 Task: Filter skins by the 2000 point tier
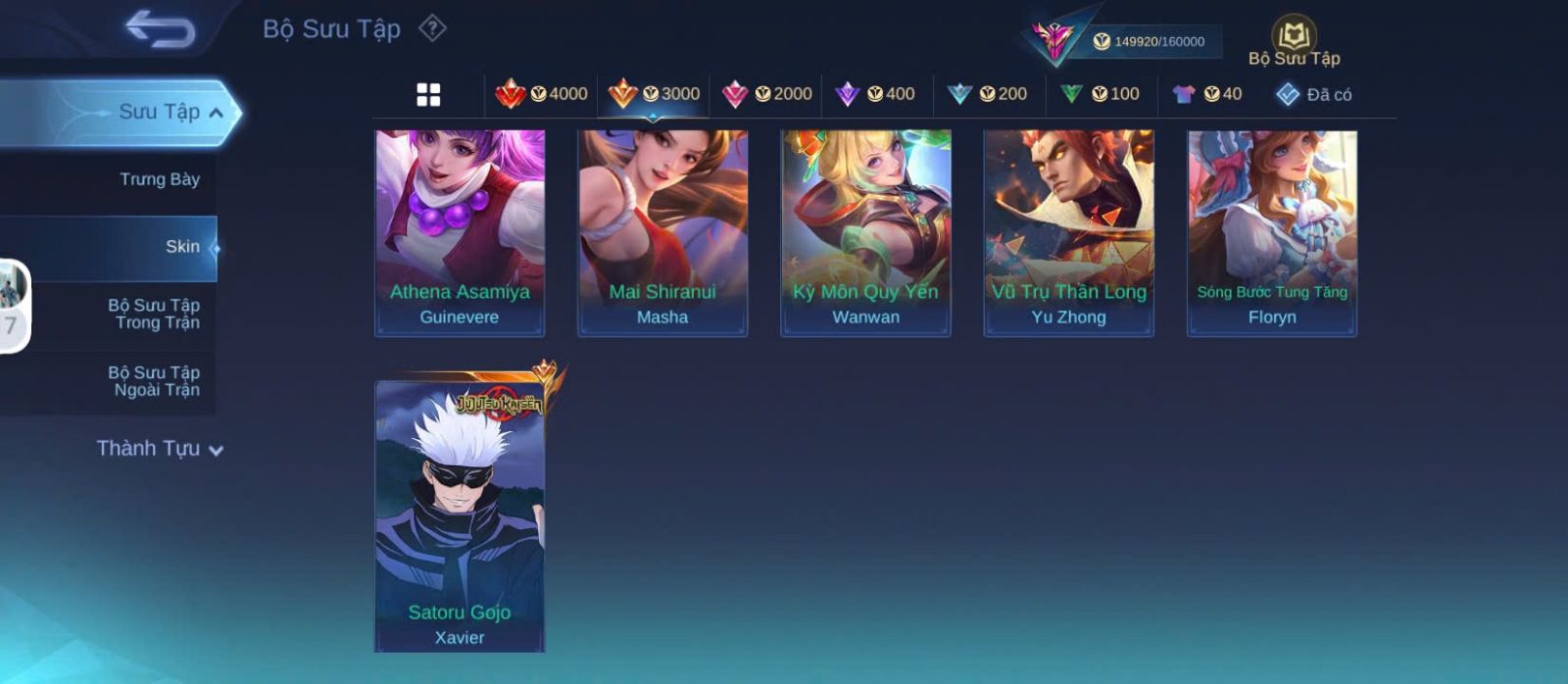(x=766, y=94)
